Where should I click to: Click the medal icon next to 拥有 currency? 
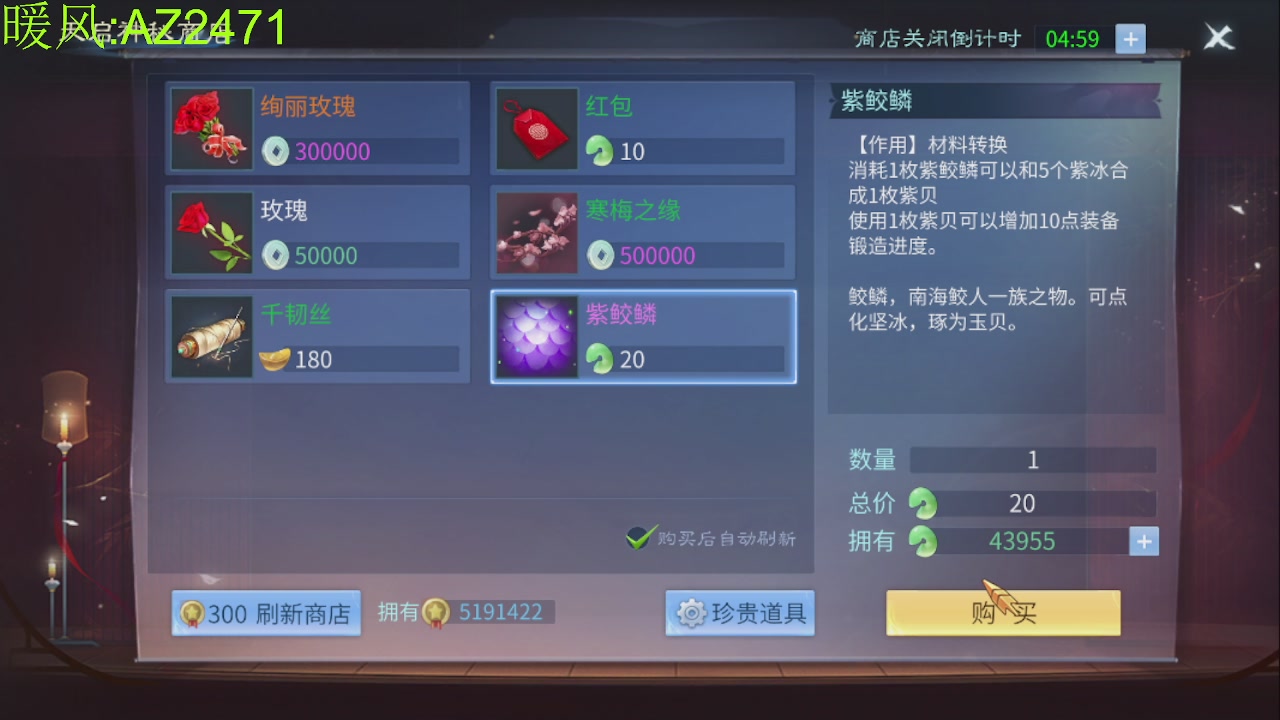(438, 612)
